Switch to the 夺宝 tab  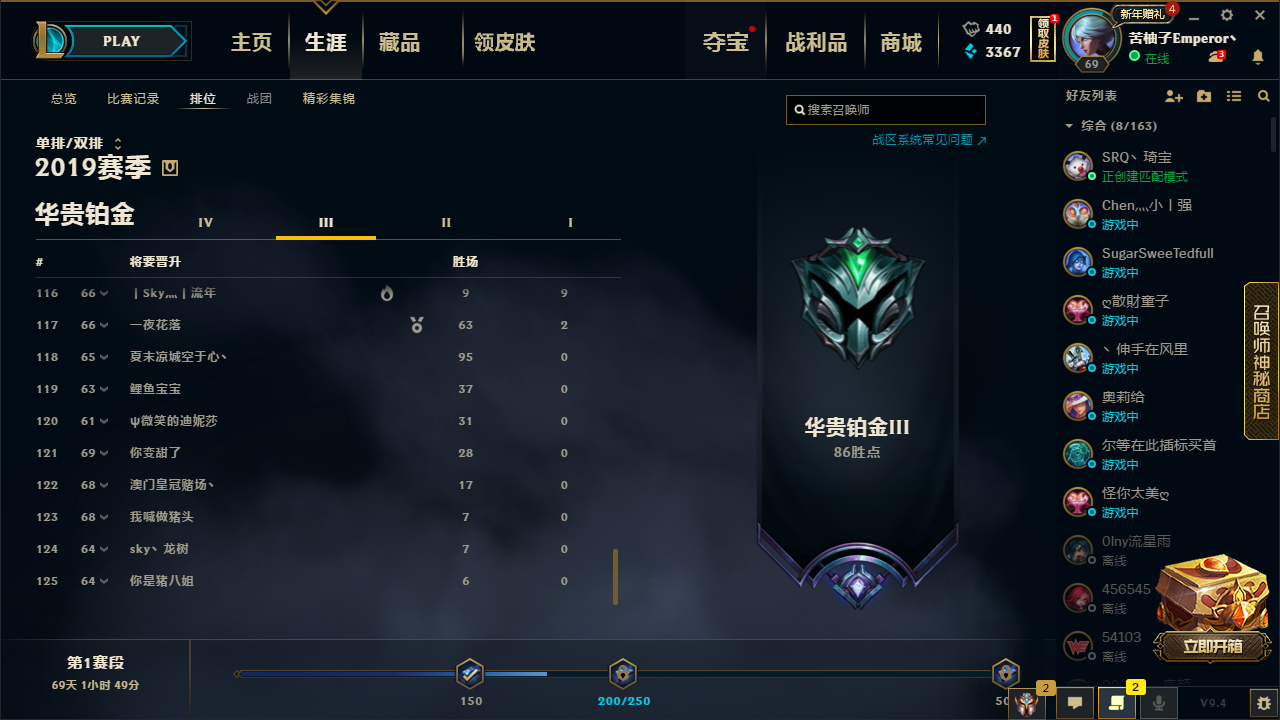[724, 41]
